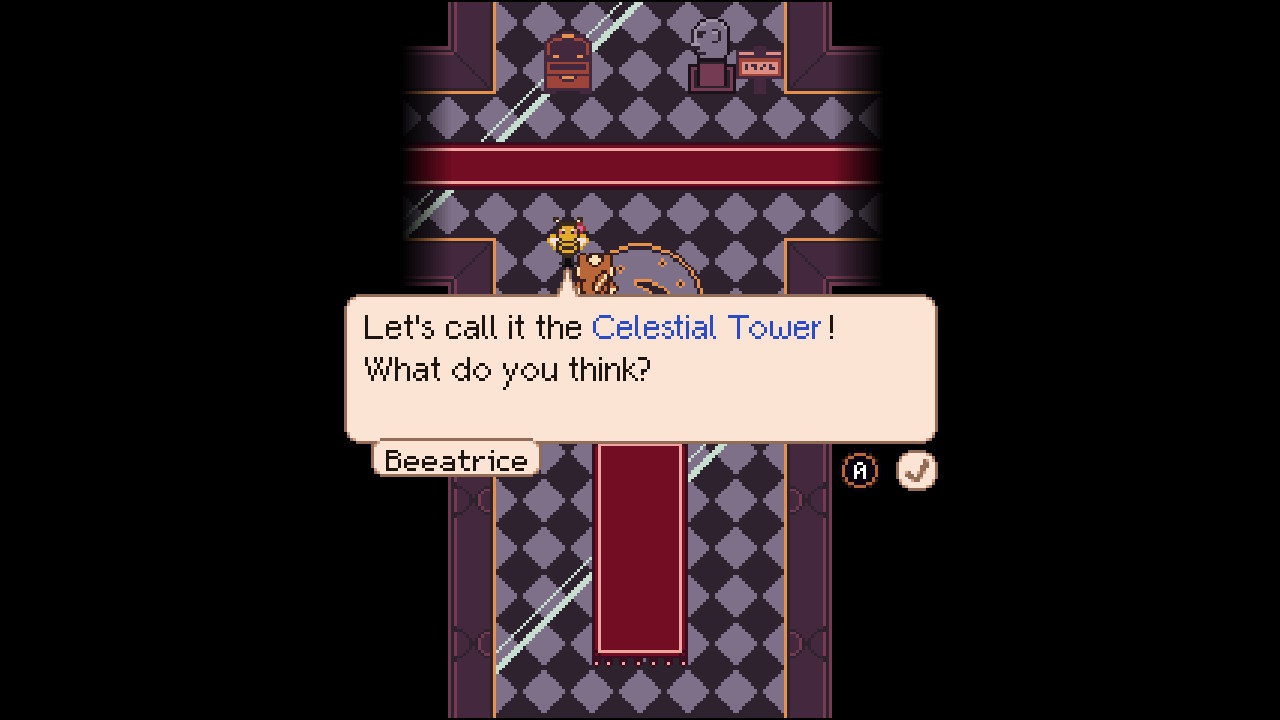The image size is (1280, 720).
Task: Select Beeatrice the bee character
Action: 566,240
